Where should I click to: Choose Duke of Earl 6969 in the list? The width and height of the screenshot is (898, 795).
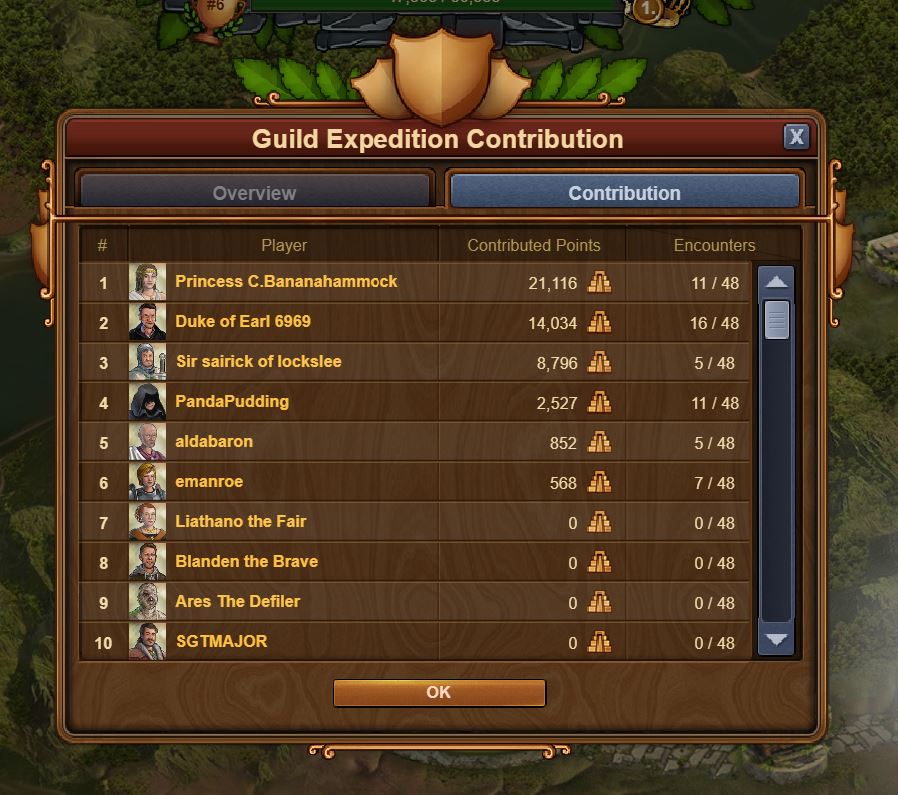click(x=243, y=322)
